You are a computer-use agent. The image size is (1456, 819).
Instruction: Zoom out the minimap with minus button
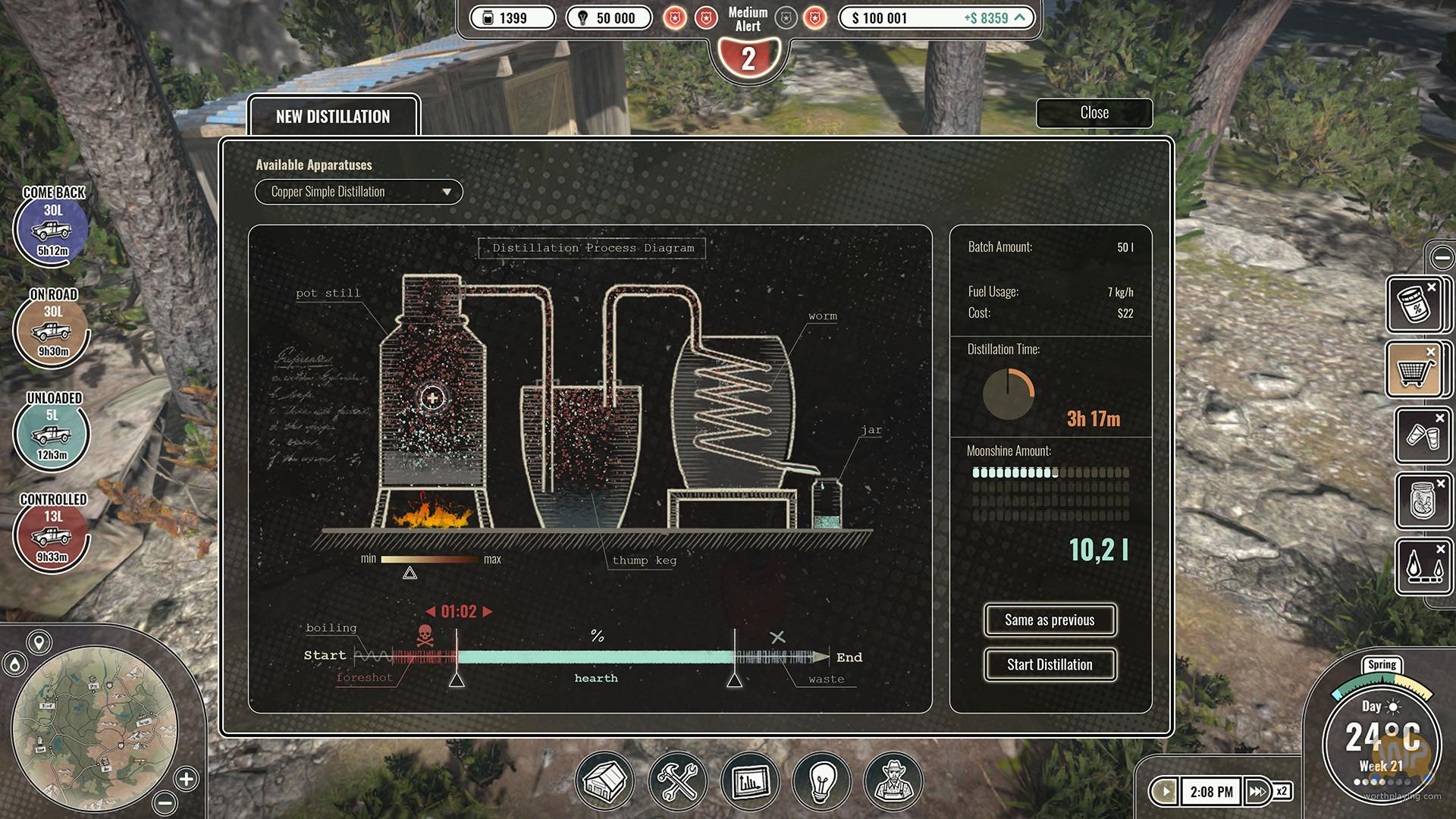(x=165, y=802)
